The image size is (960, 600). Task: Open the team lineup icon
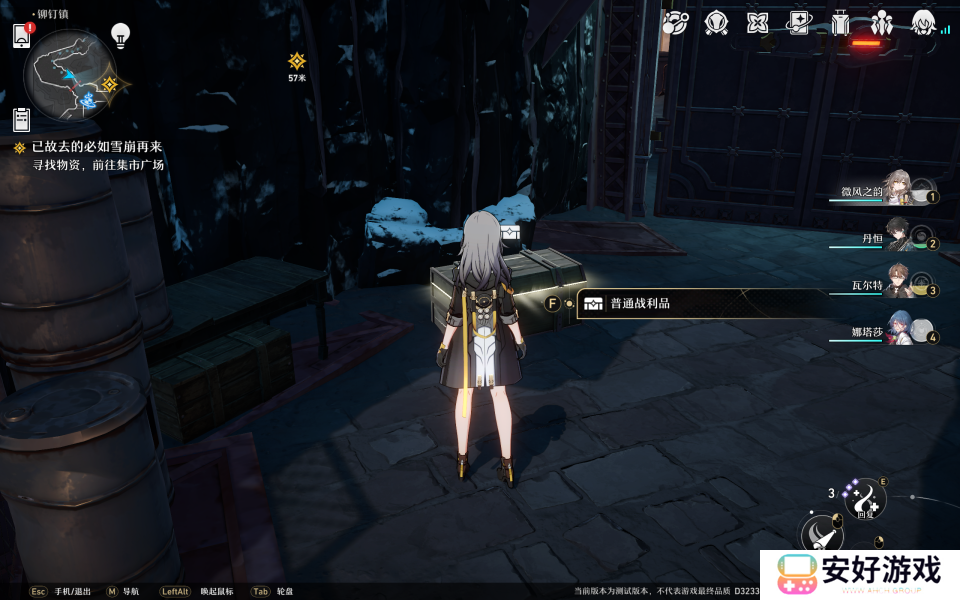coord(882,23)
